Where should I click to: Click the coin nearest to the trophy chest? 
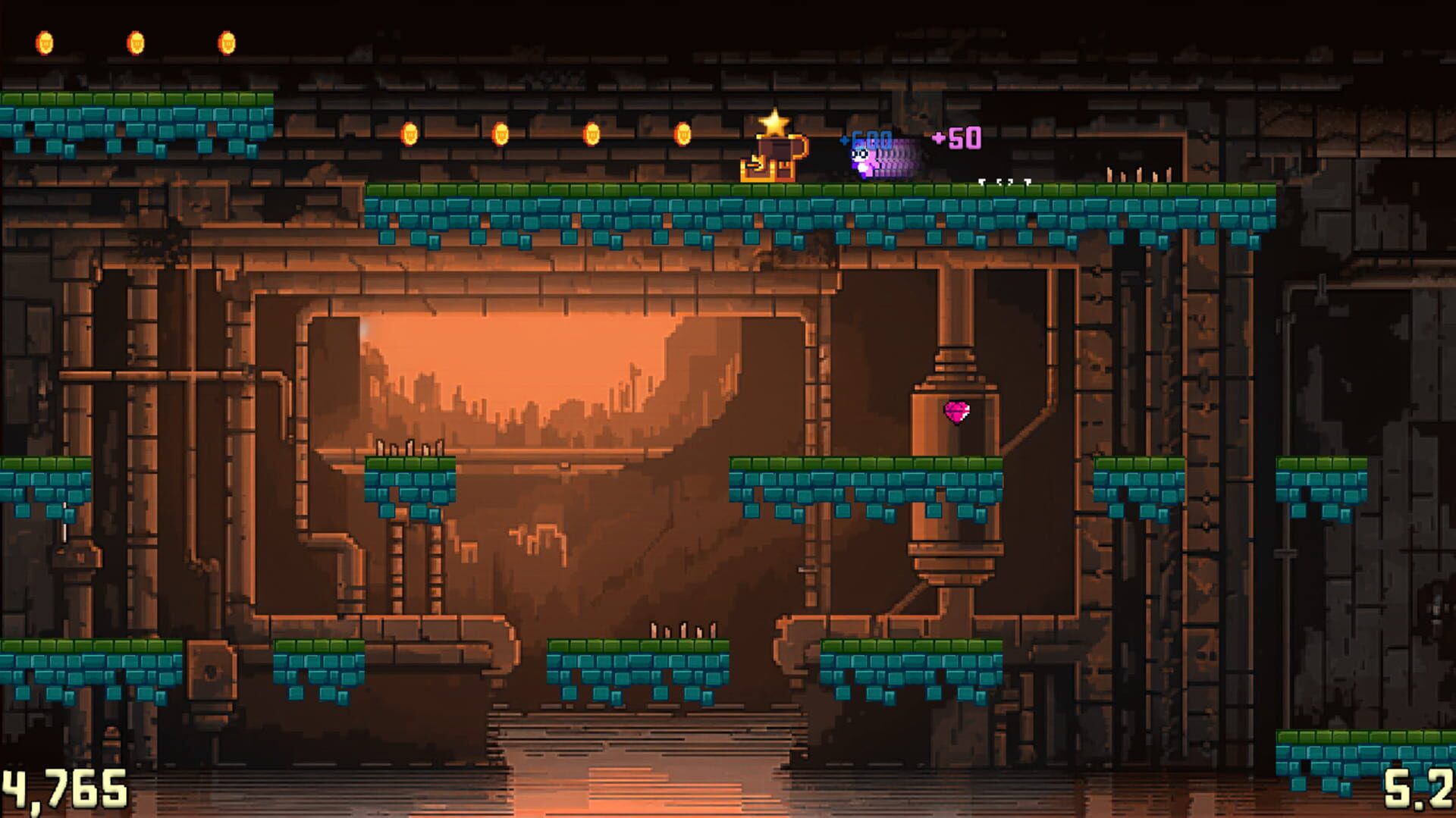pyautogui.click(x=681, y=134)
